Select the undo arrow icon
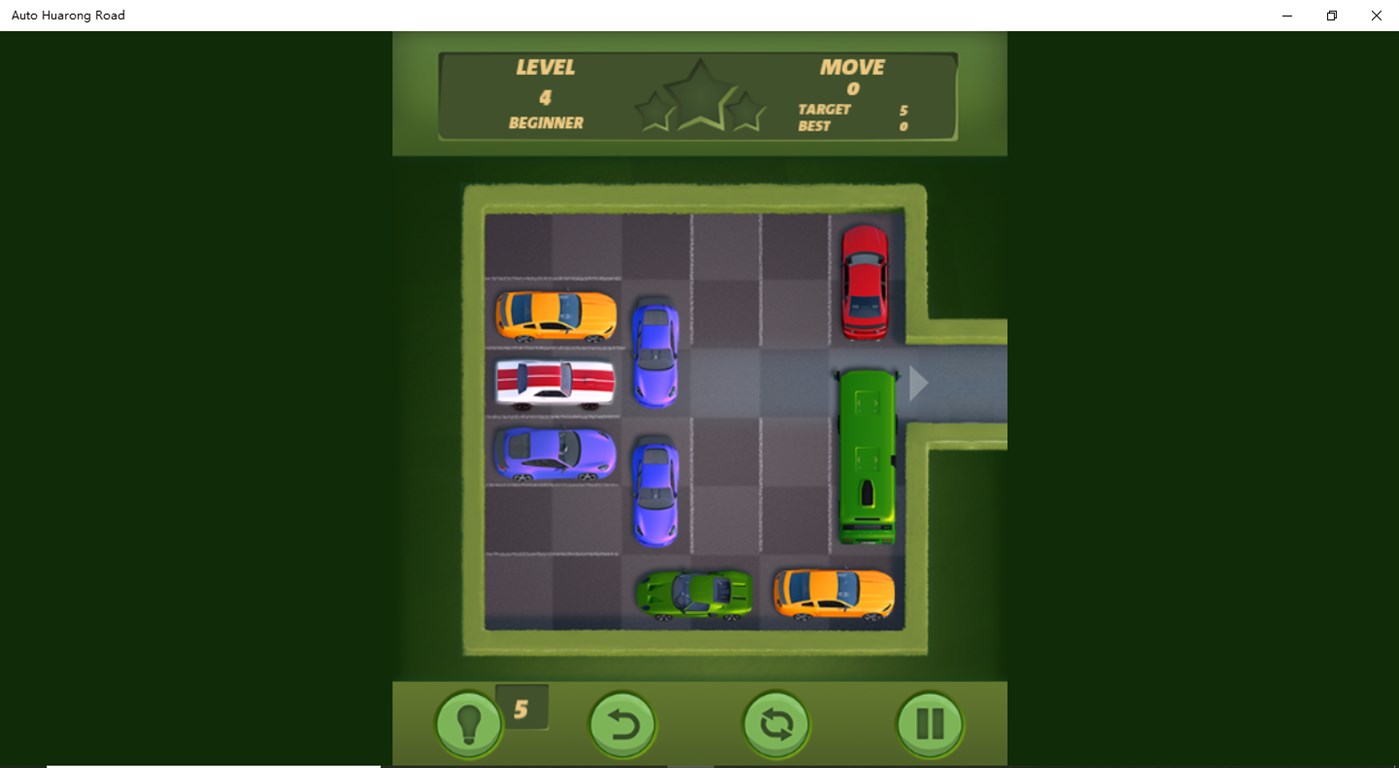The height and width of the screenshot is (768, 1399). click(622, 722)
